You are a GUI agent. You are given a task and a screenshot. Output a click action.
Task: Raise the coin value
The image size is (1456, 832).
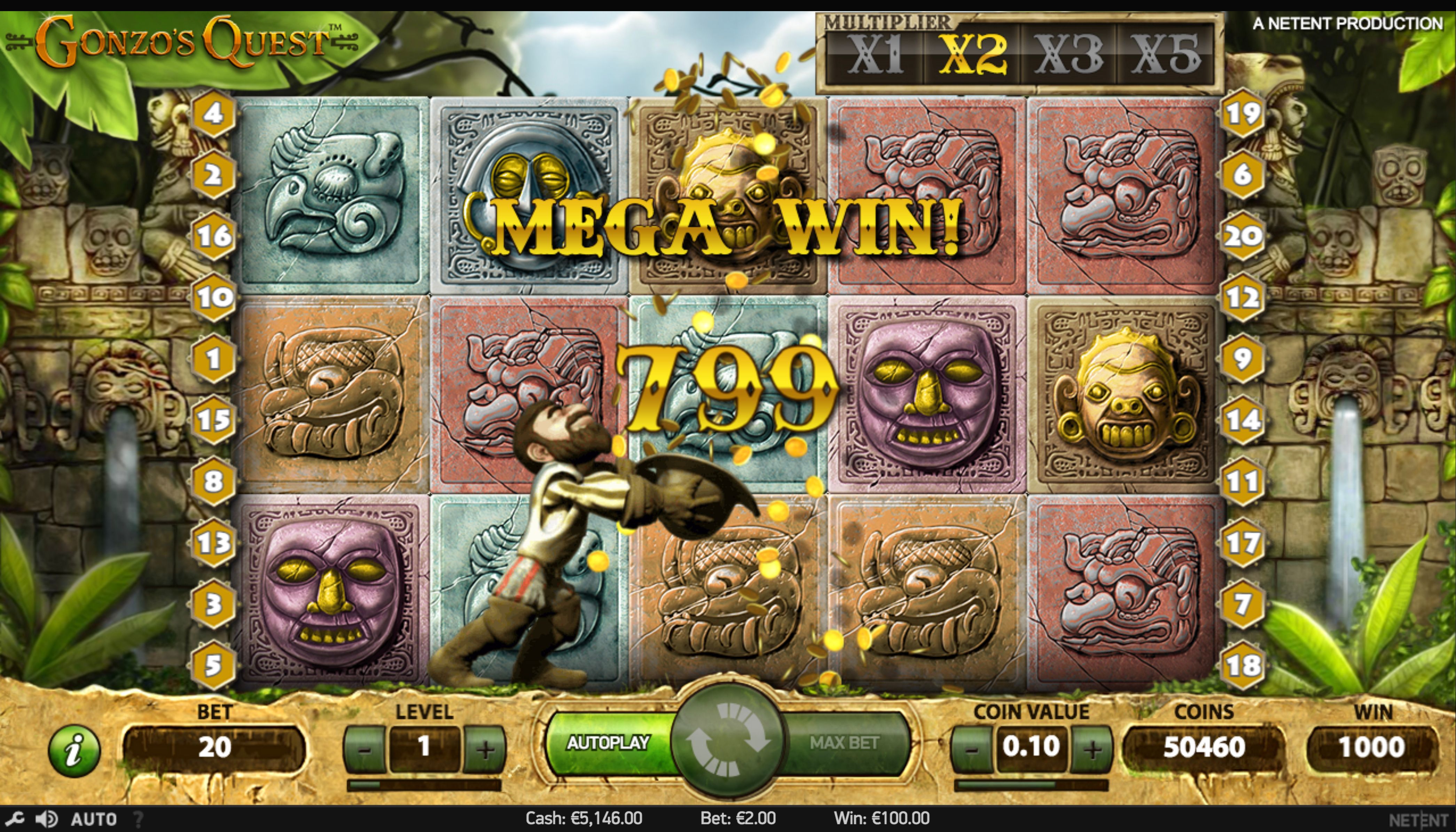point(1092,749)
